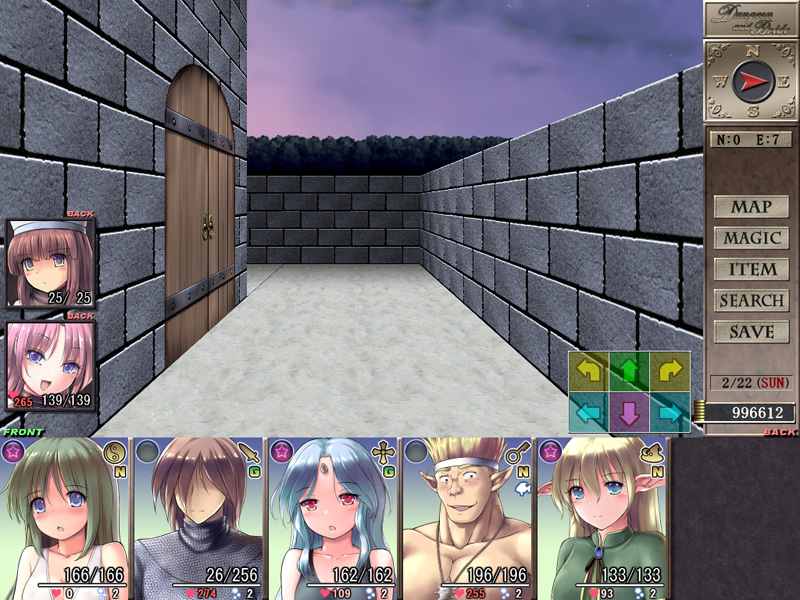Screen dimensions: 800x600
Task: Move forward with the green up arrow
Action: (x=629, y=372)
